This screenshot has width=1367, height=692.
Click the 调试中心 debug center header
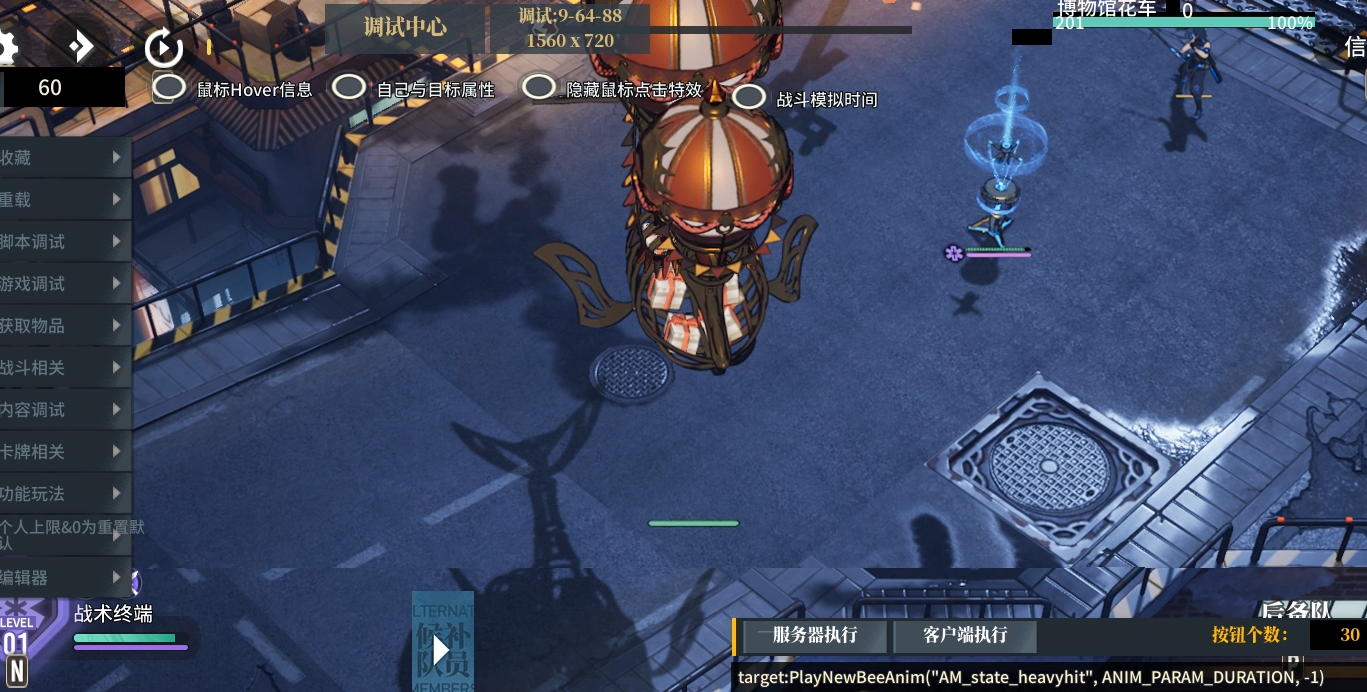405,28
